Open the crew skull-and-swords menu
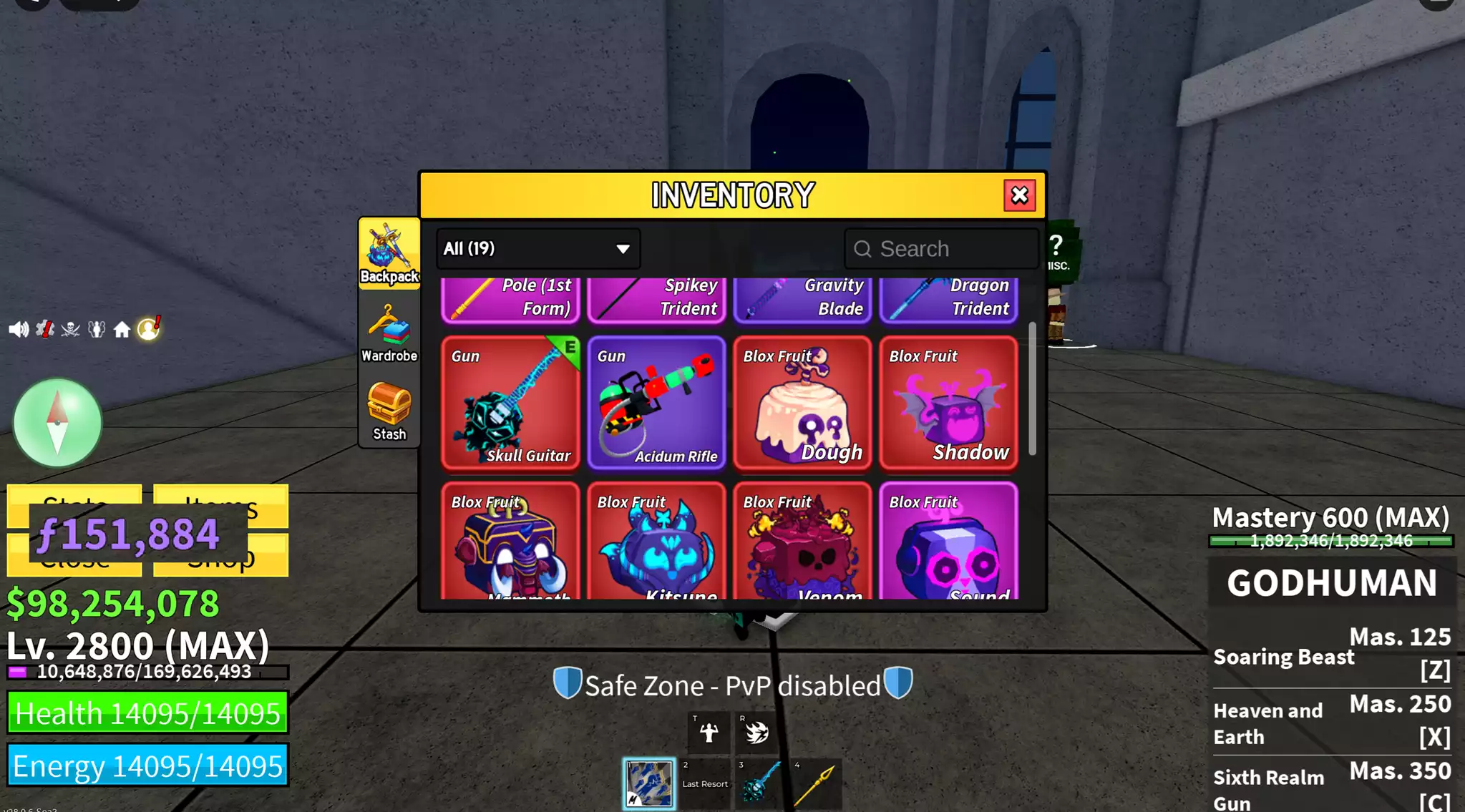Viewport: 1465px width, 812px height. pos(70,329)
